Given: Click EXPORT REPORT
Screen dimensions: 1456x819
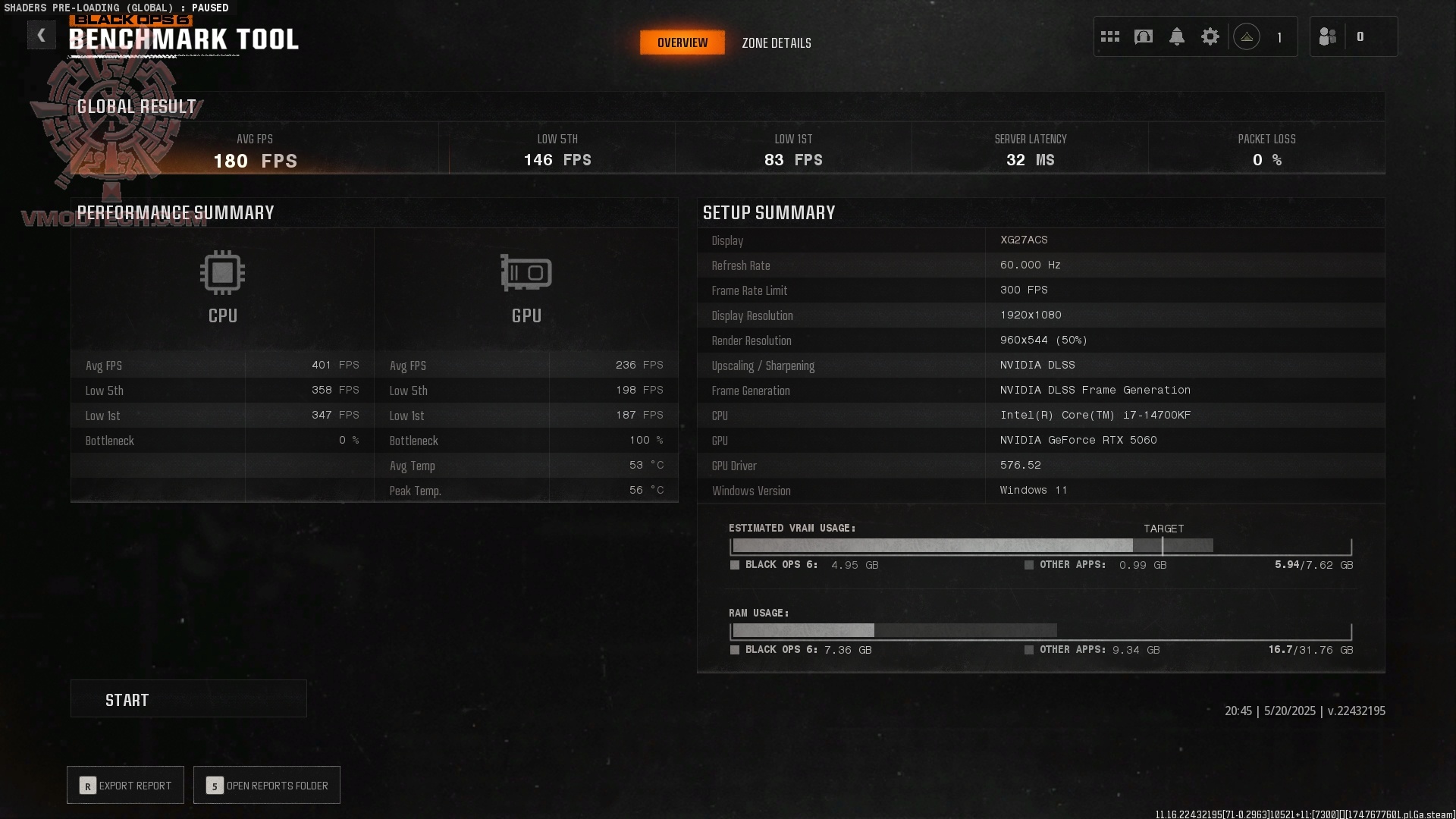Looking at the screenshot, I should pos(124,785).
